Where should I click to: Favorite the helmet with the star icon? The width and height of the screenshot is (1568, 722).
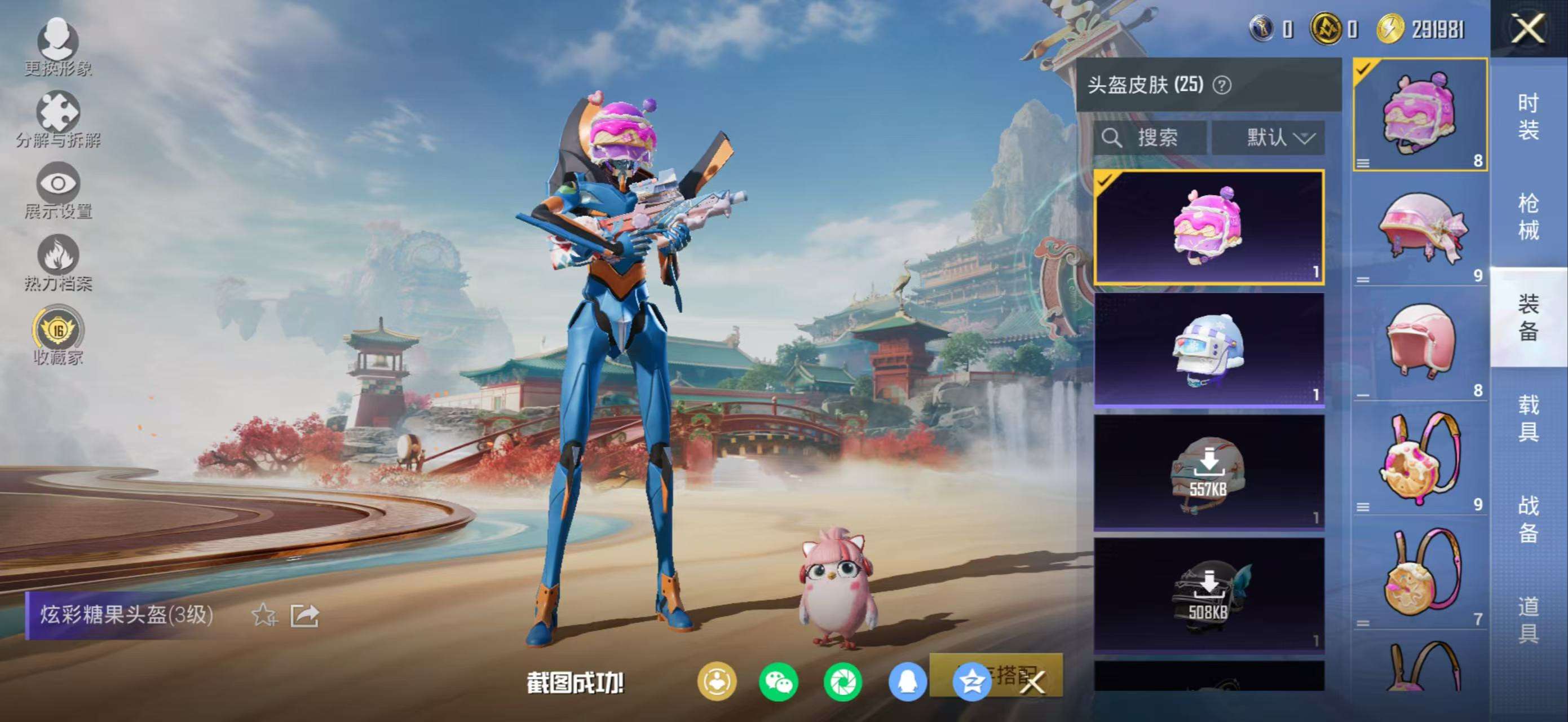pos(264,615)
